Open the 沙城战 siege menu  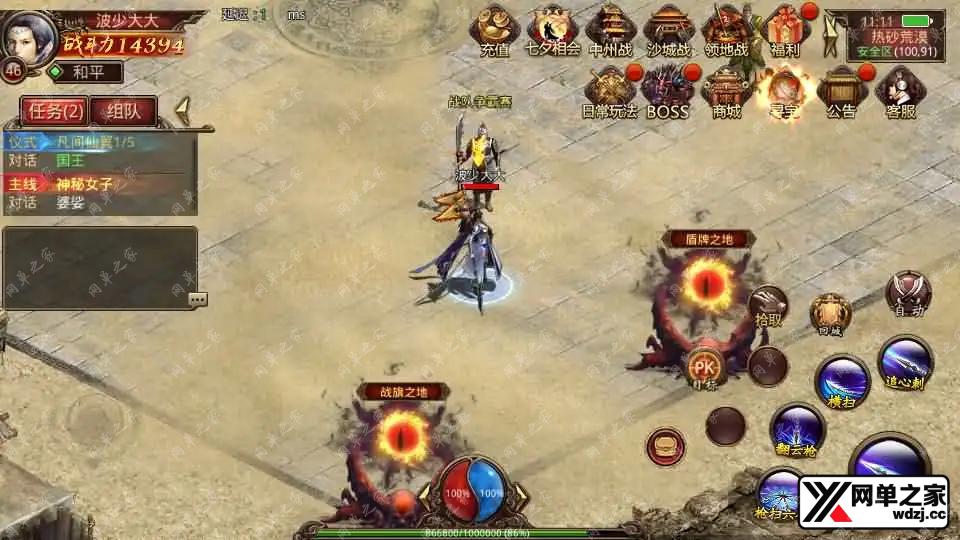669,30
